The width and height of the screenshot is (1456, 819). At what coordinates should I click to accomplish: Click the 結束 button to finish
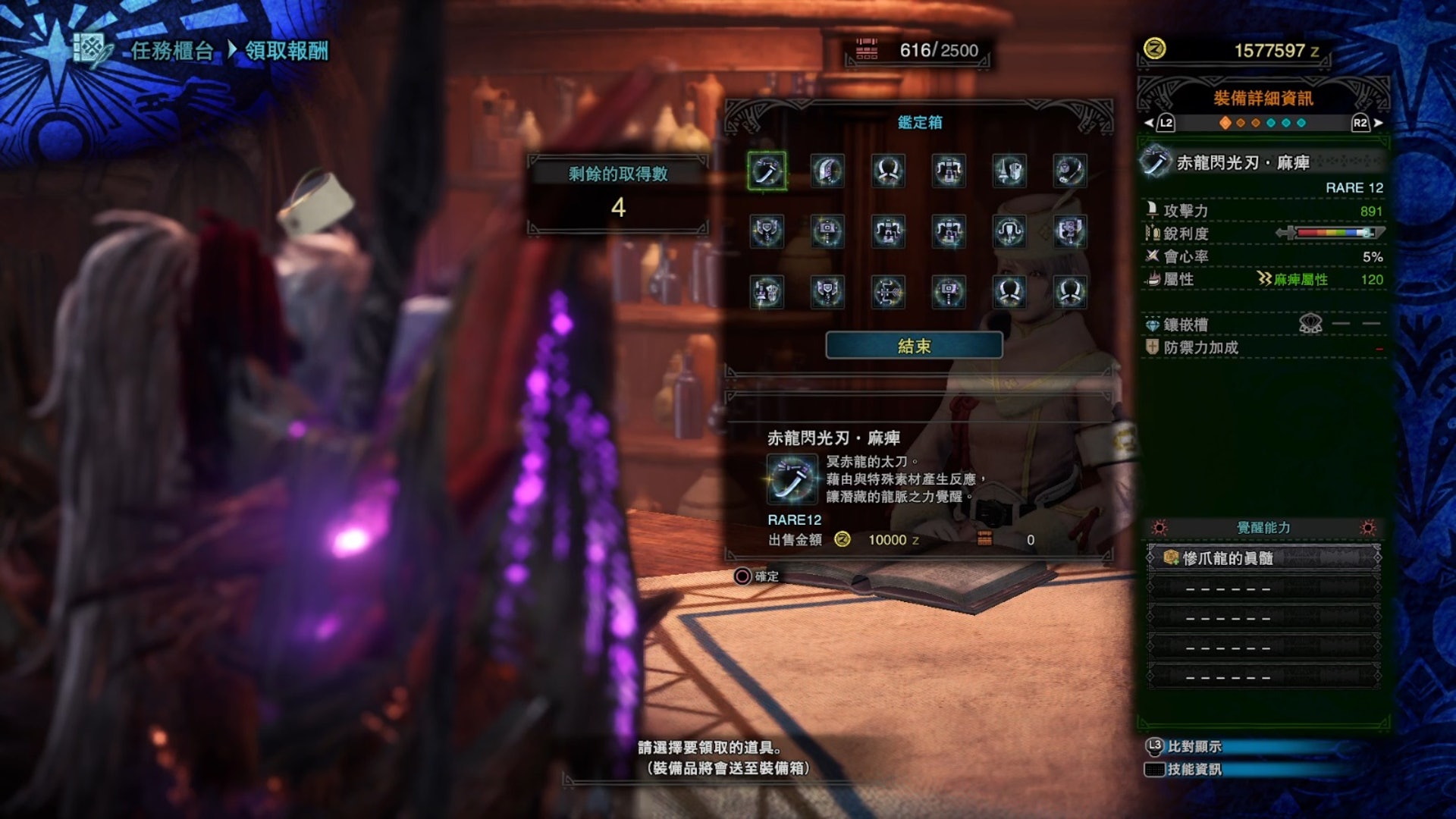pyautogui.click(x=914, y=346)
